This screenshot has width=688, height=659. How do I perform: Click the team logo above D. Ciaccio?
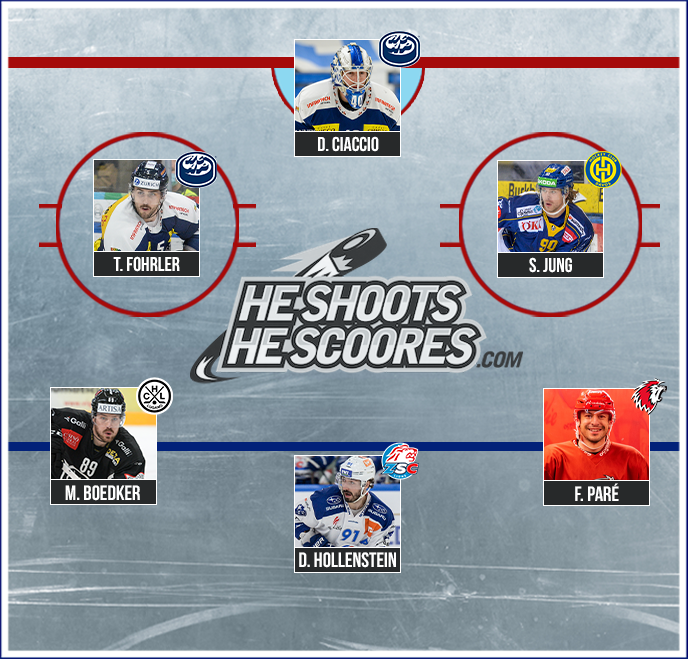pyautogui.click(x=399, y=49)
